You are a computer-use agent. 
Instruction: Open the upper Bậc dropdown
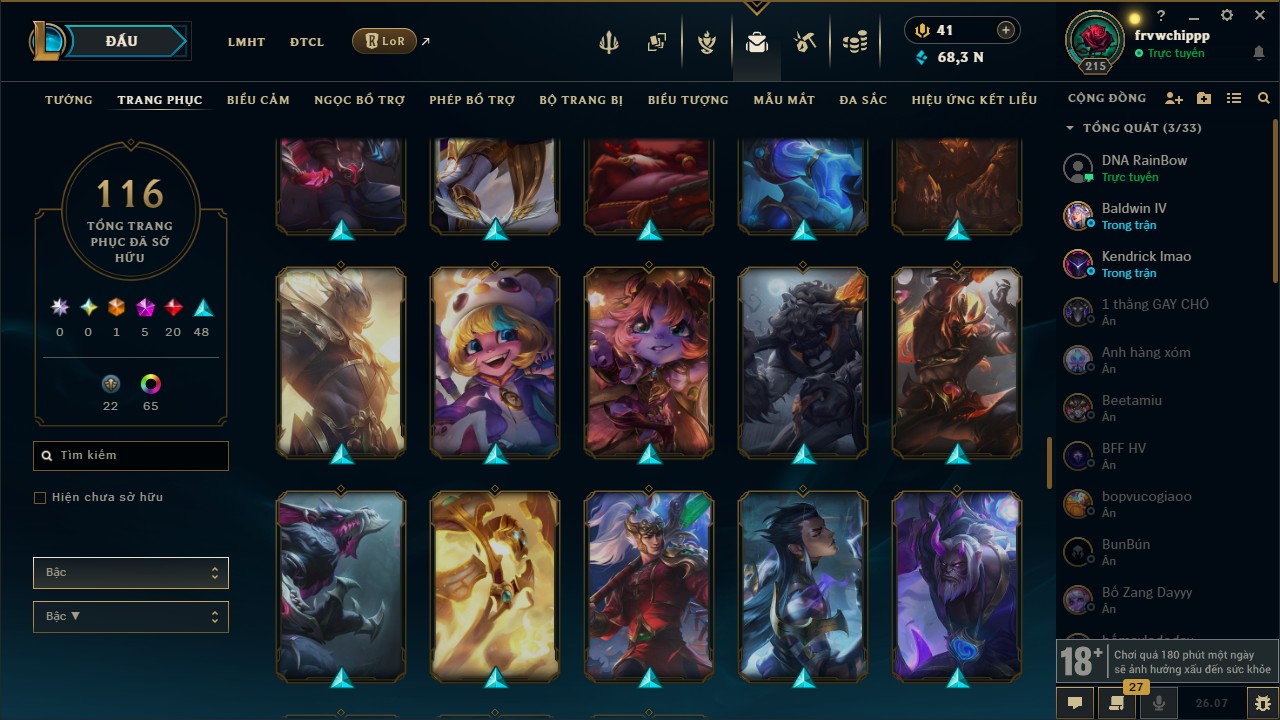(131, 573)
